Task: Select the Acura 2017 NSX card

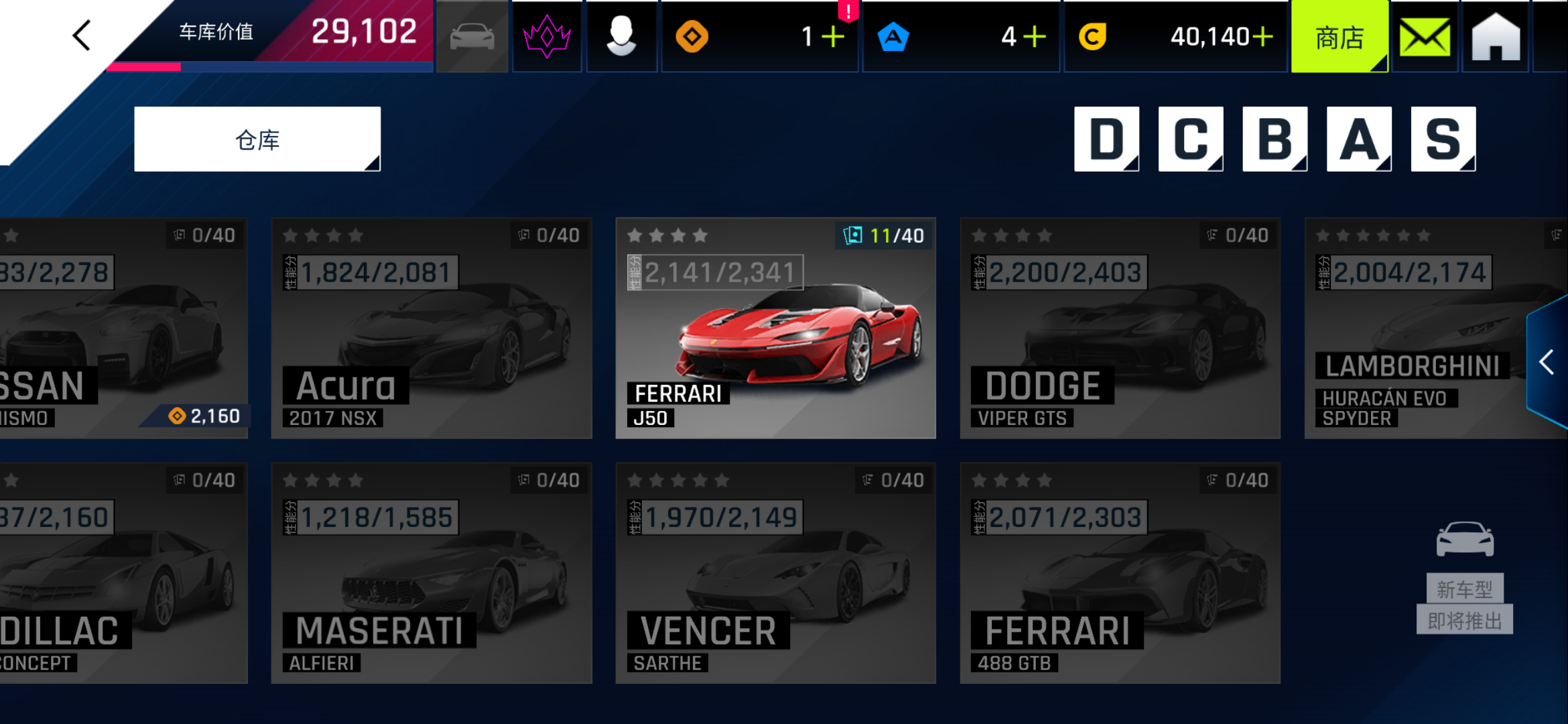Action: (x=432, y=328)
